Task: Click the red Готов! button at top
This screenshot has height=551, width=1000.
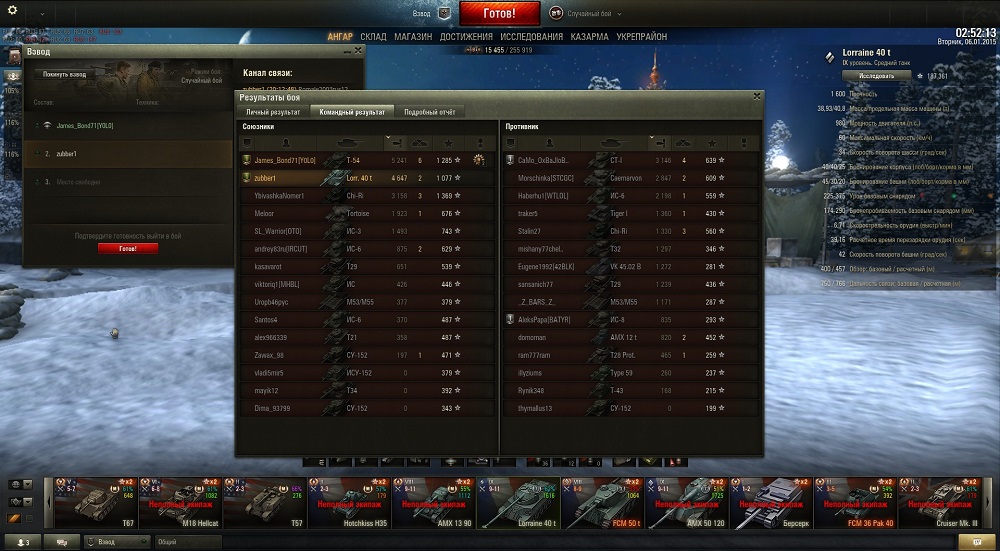Action: point(499,14)
